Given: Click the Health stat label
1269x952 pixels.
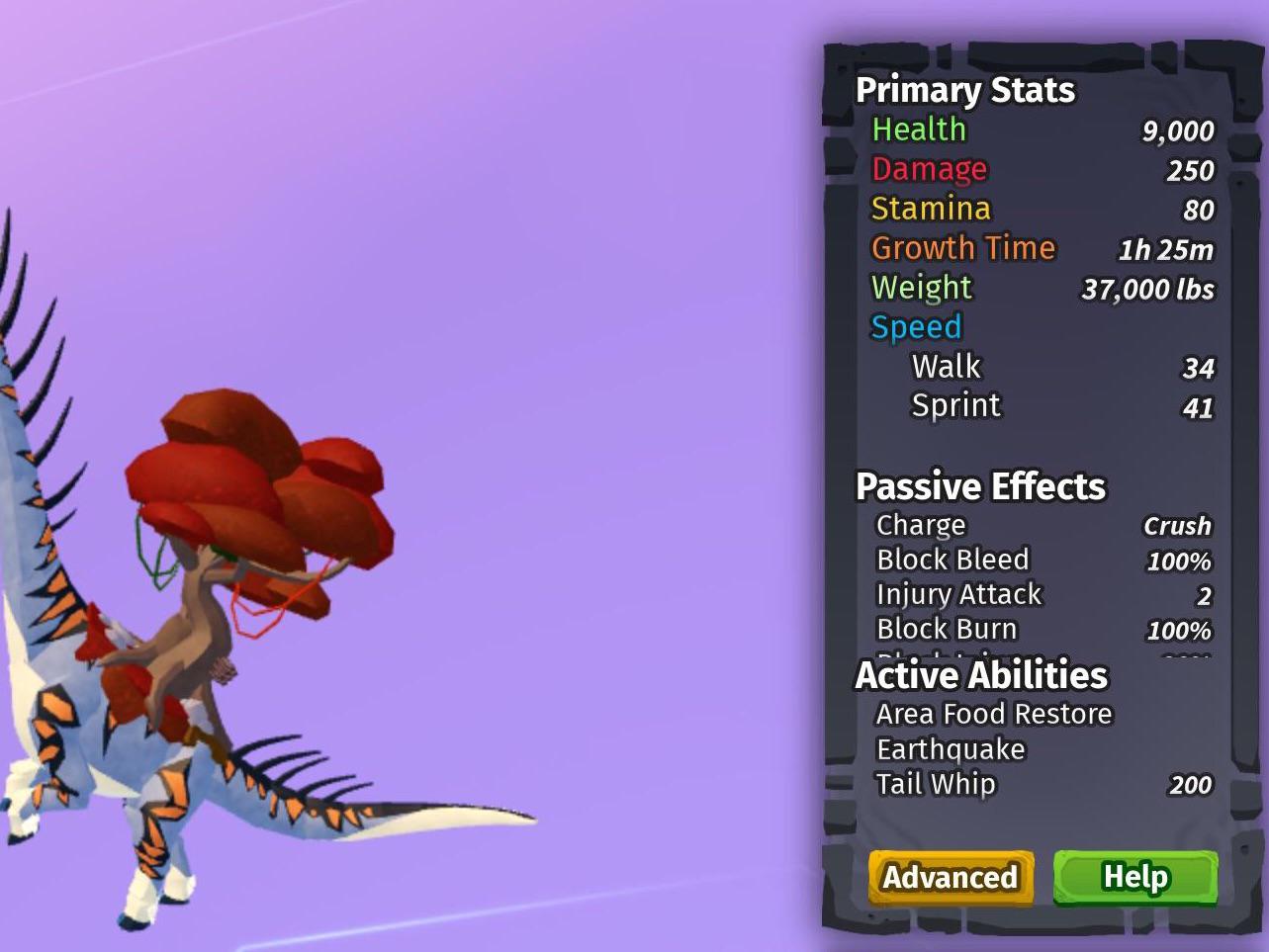Looking at the screenshot, I should (x=918, y=130).
